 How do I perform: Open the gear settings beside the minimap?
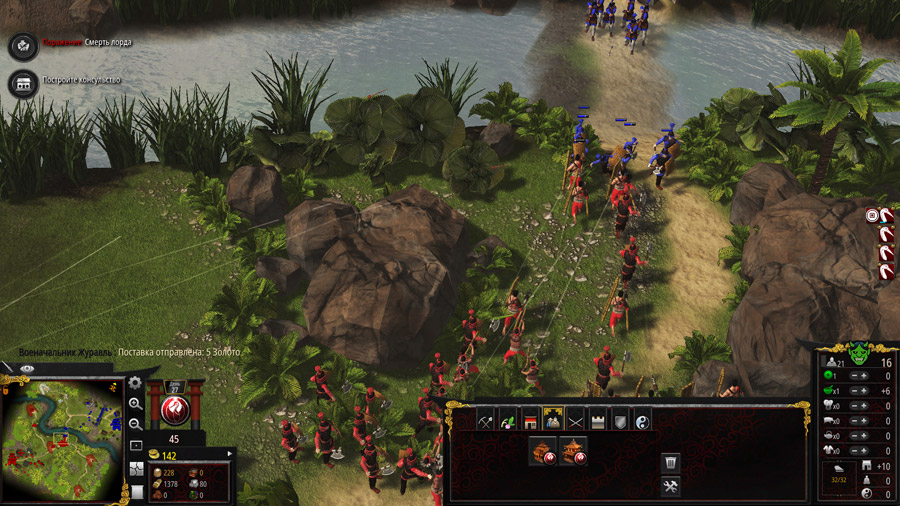[135, 383]
